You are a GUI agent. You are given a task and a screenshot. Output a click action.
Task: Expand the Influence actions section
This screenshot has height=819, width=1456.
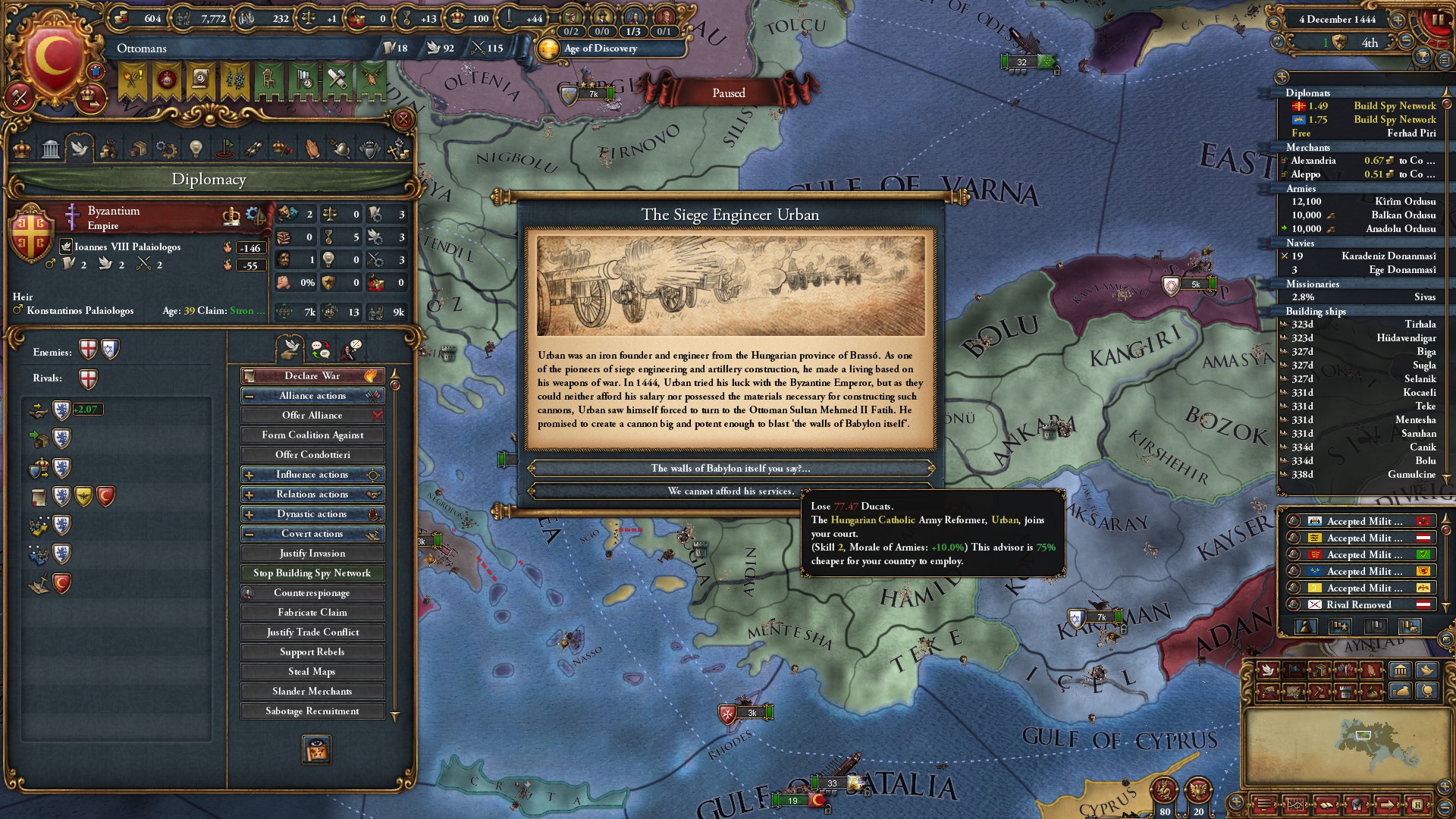coord(312,474)
